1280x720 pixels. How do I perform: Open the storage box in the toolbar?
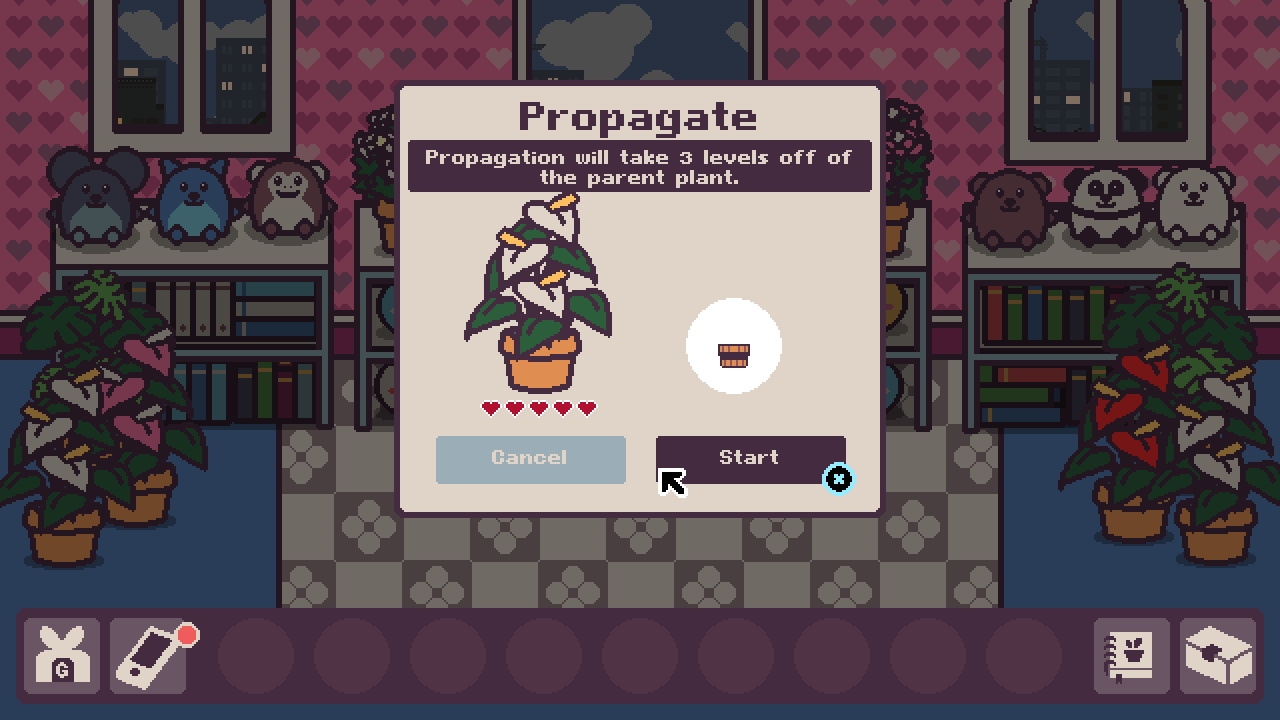1220,658
